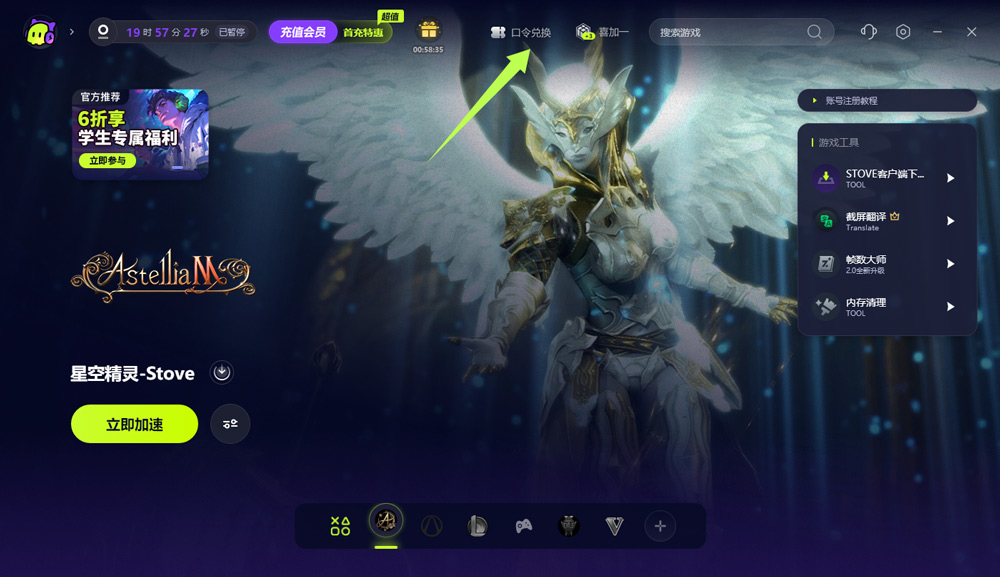
Task: Open customer support headset icon
Action: click(x=868, y=32)
